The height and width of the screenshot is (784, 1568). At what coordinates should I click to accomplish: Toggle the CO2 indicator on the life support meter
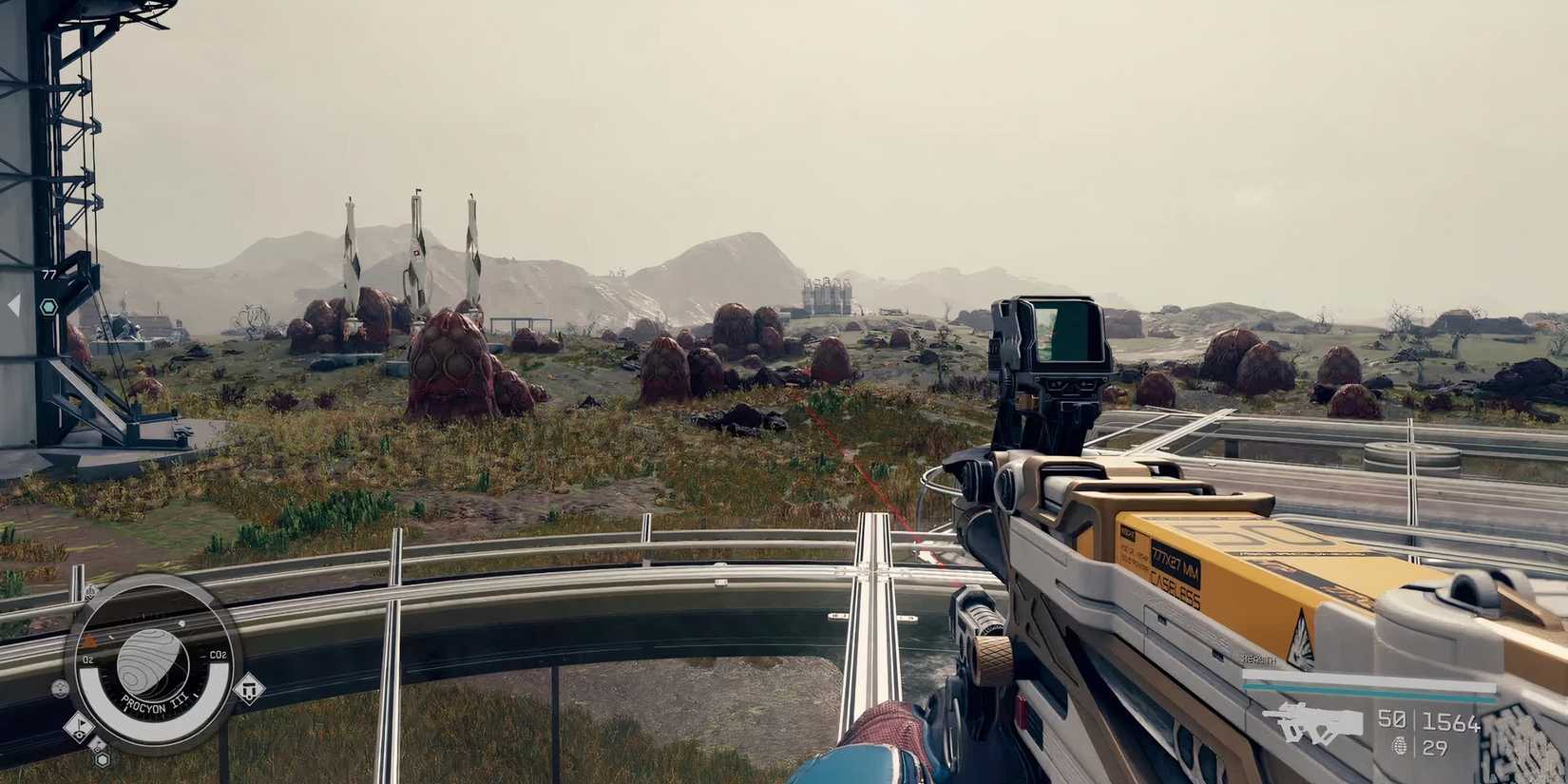[219, 655]
